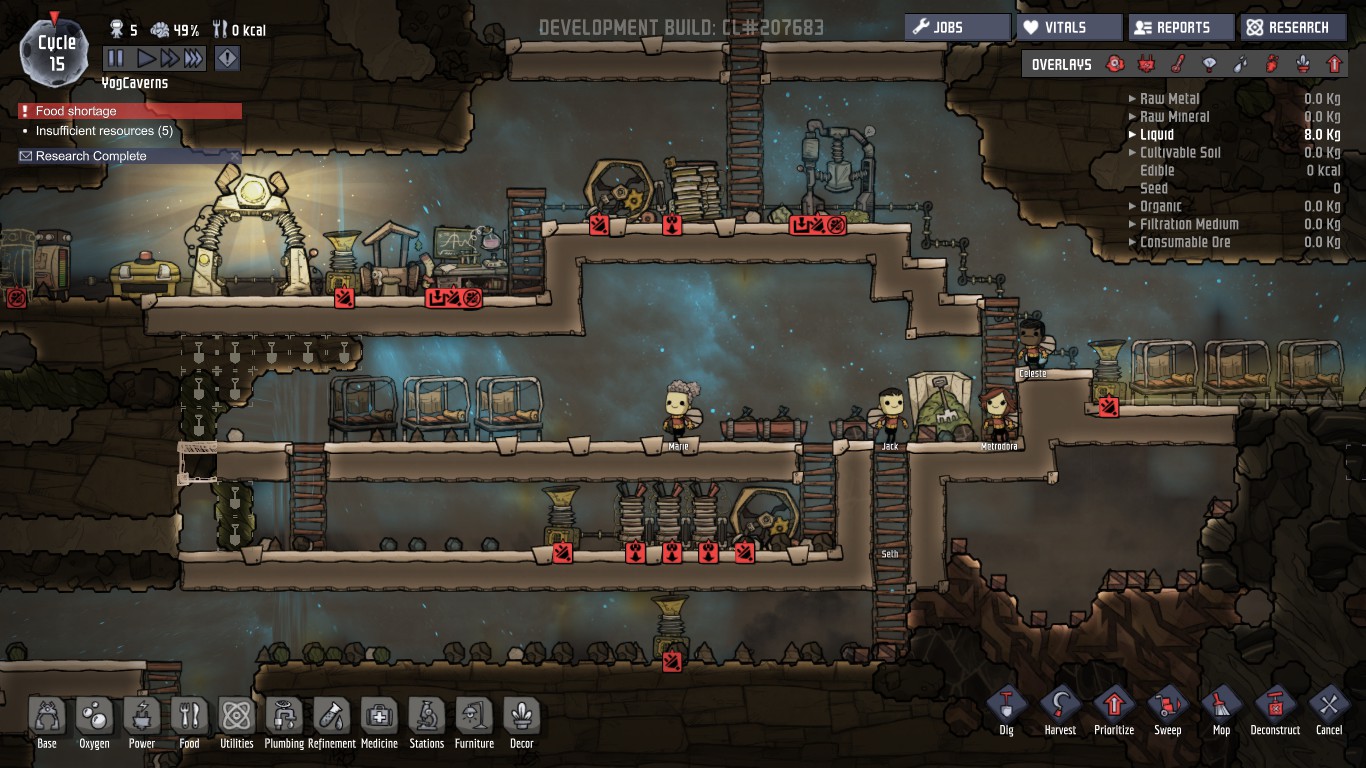Dismiss the Research Complete message
The width and height of the screenshot is (1366, 768).
234,156
